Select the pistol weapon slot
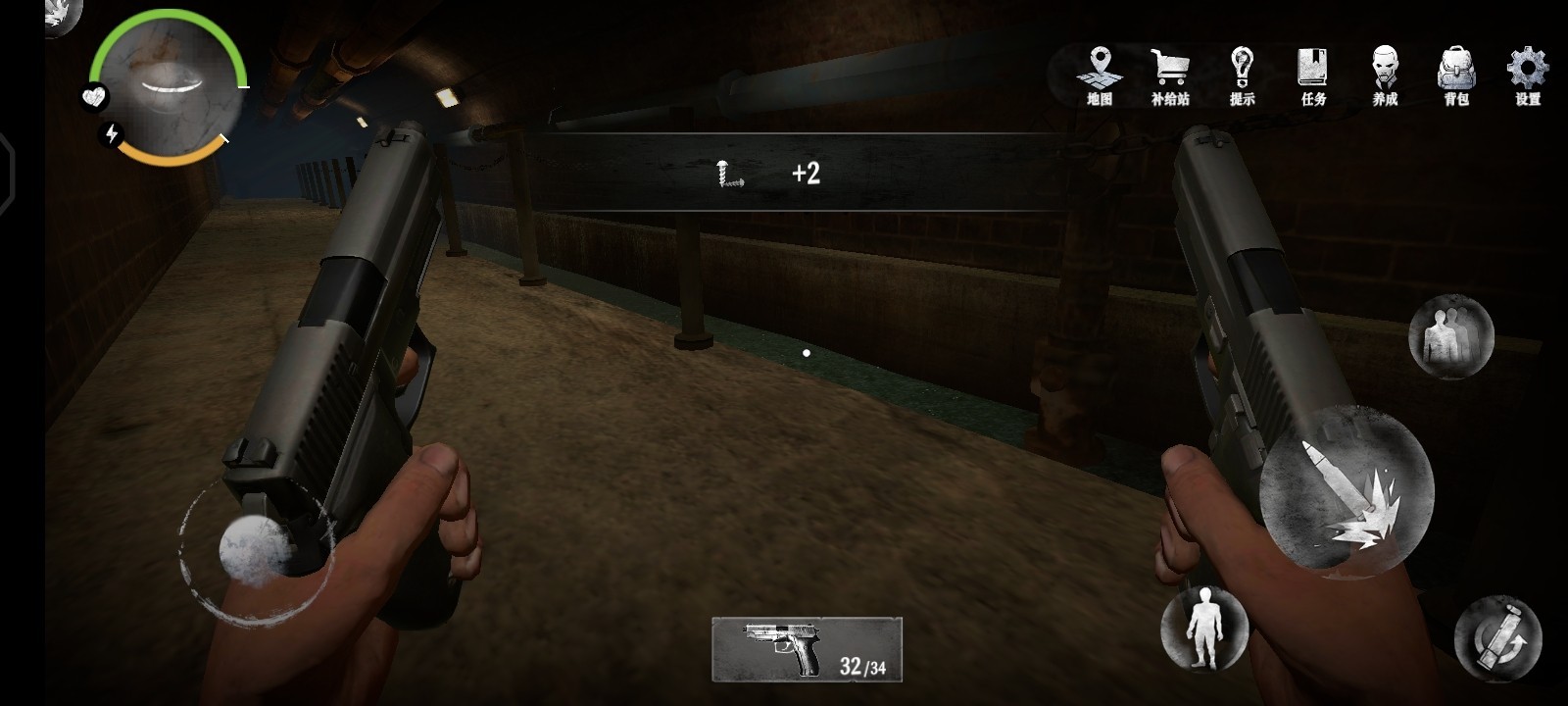Screen dimensions: 1568x706 click(x=807, y=648)
